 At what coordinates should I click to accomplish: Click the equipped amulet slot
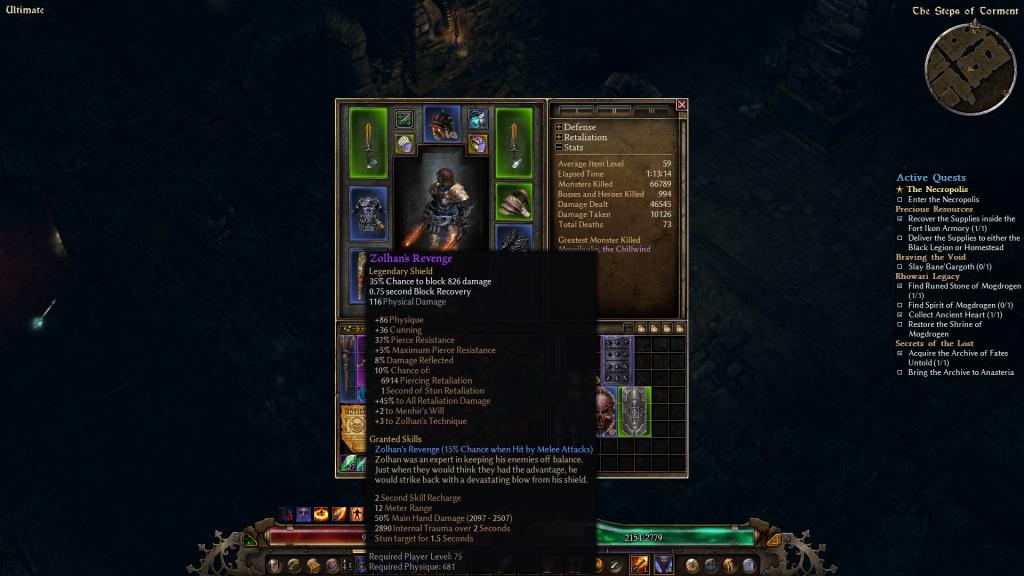[x=477, y=119]
